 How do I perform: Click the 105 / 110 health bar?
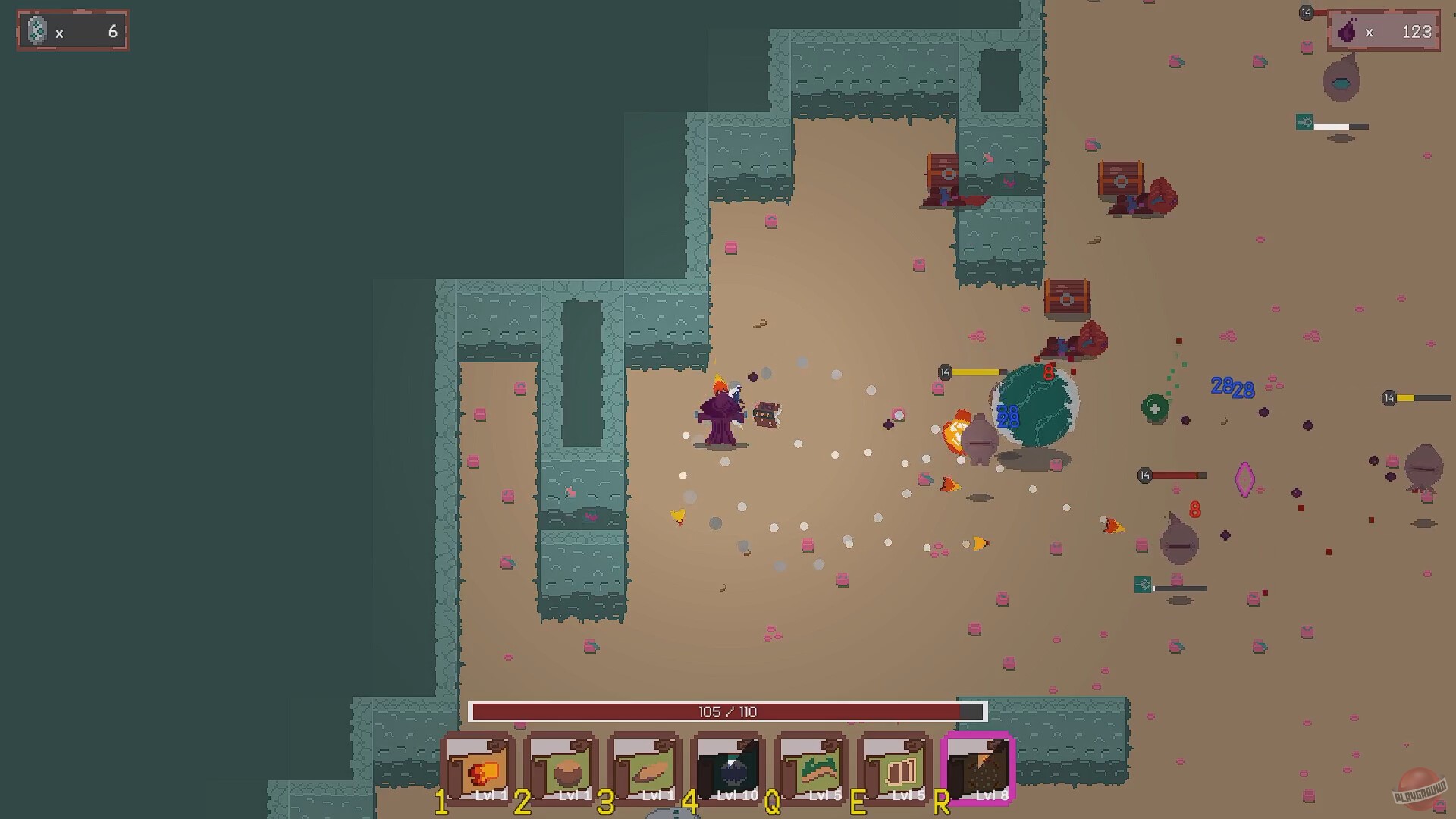coord(728,711)
